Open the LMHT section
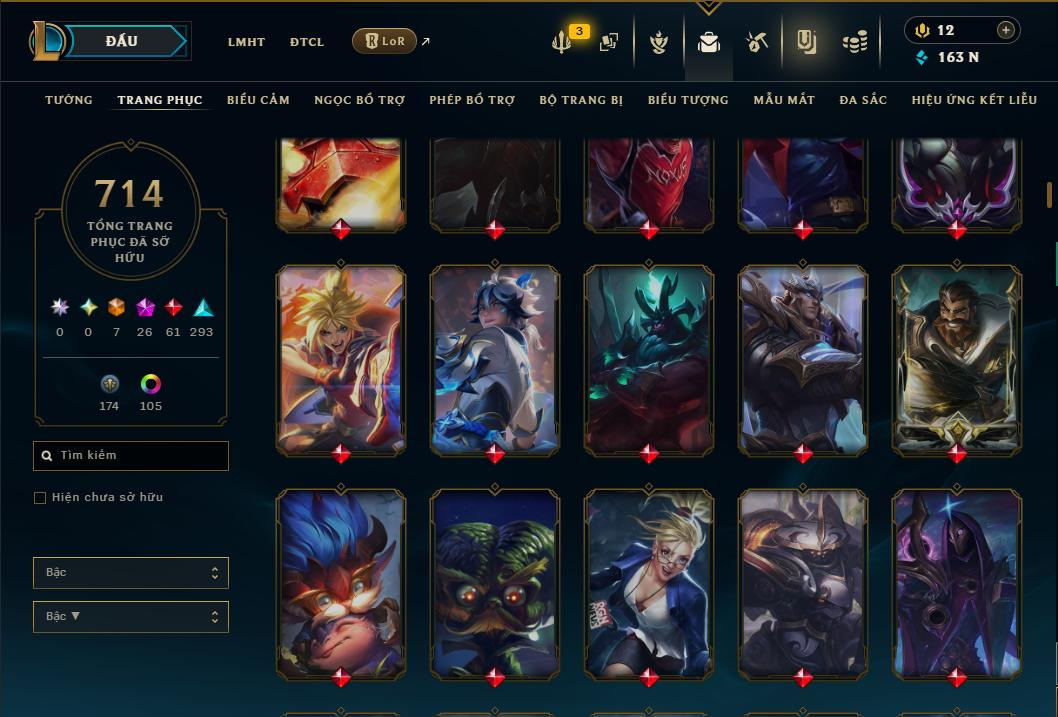1058x717 pixels. [x=246, y=42]
